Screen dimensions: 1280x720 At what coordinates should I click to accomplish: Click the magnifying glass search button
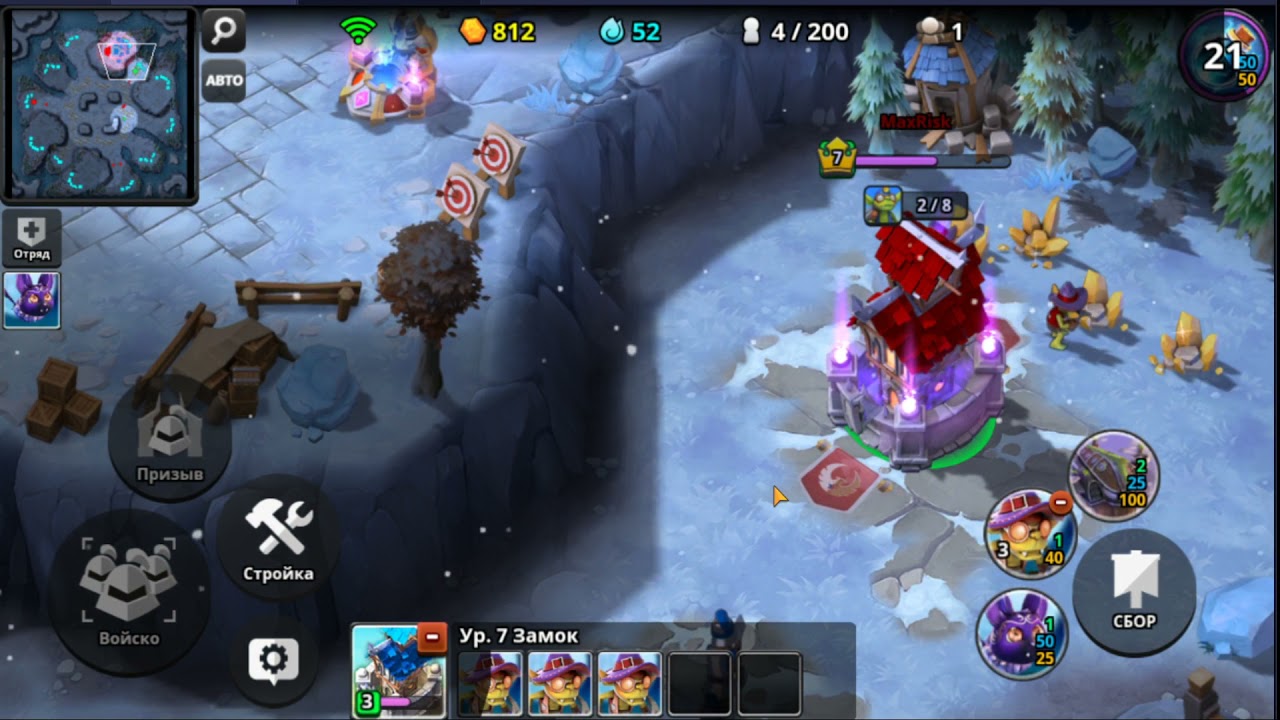224,31
